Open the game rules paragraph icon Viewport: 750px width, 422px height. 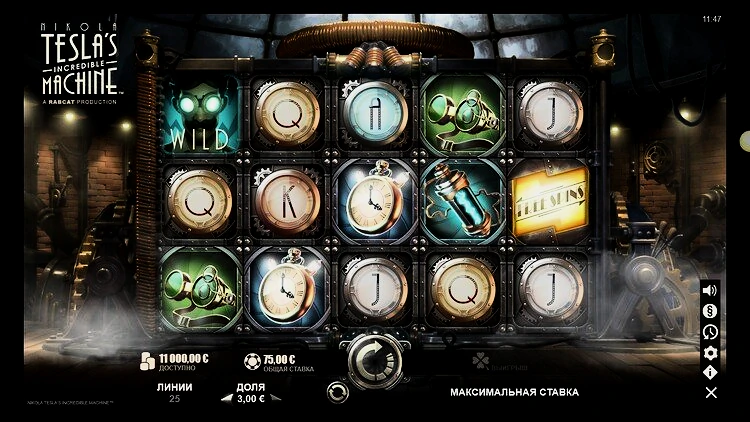tap(710, 311)
